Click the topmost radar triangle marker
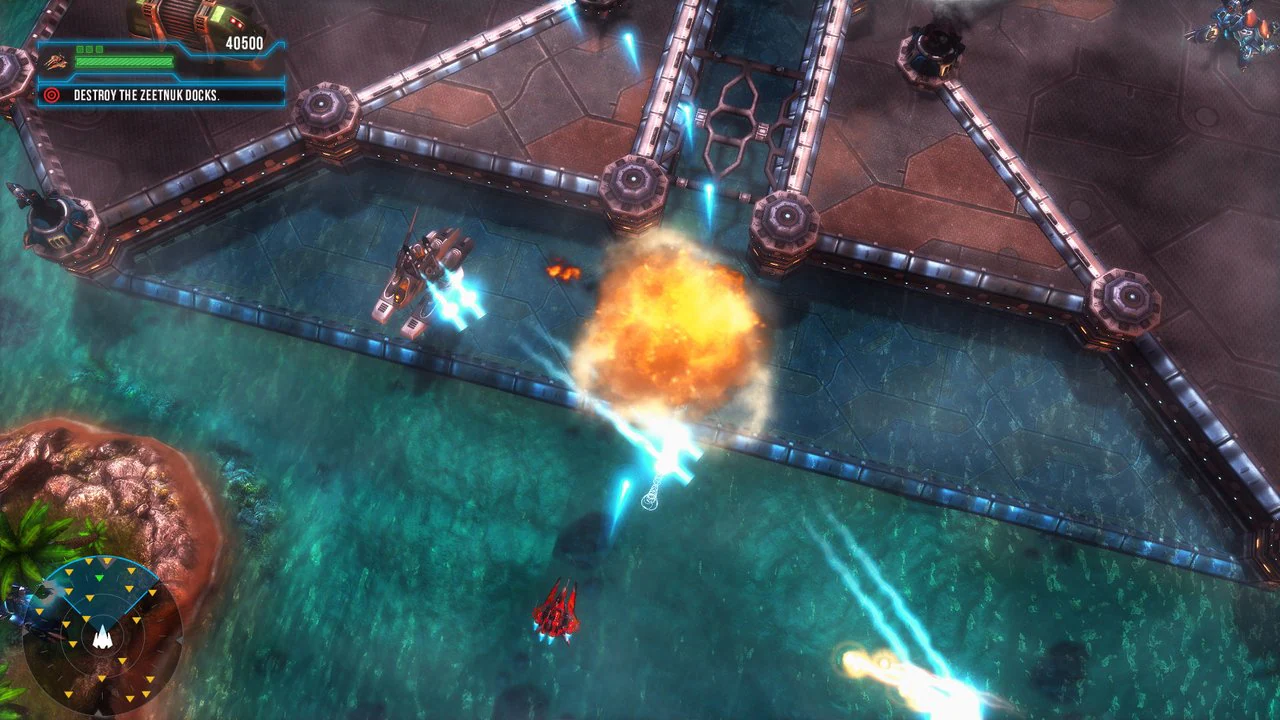The width and height of the screenshot is (1280, 720). (107, 561)
